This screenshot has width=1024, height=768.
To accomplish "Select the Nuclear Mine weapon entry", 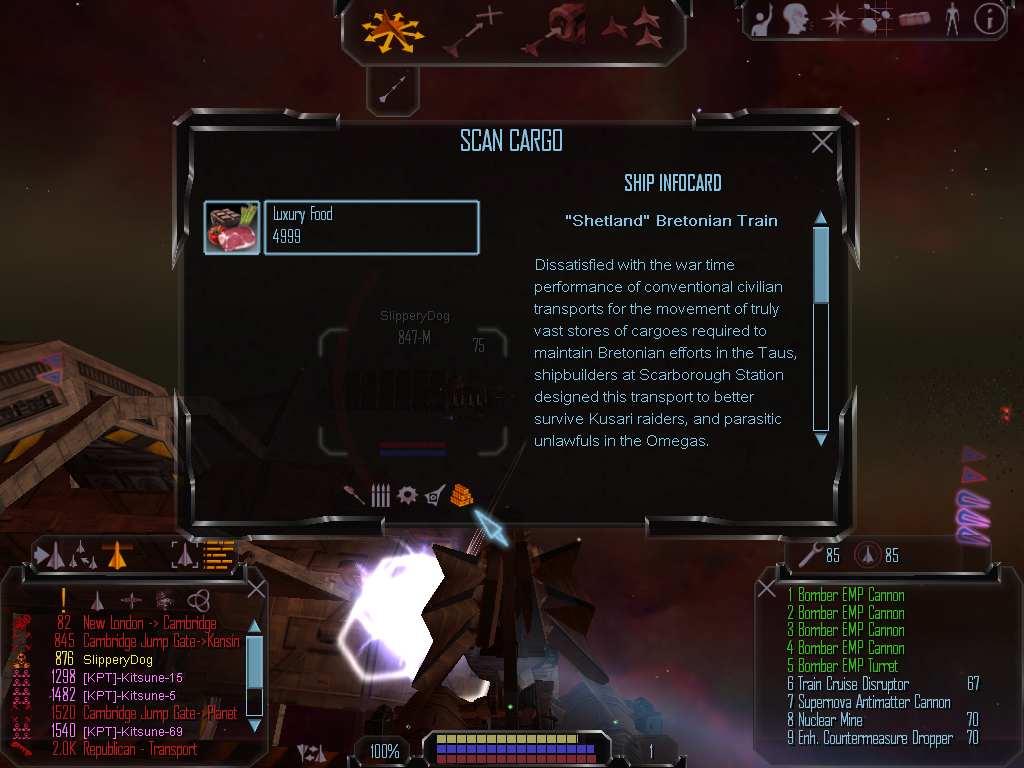I will coord(830,720).
